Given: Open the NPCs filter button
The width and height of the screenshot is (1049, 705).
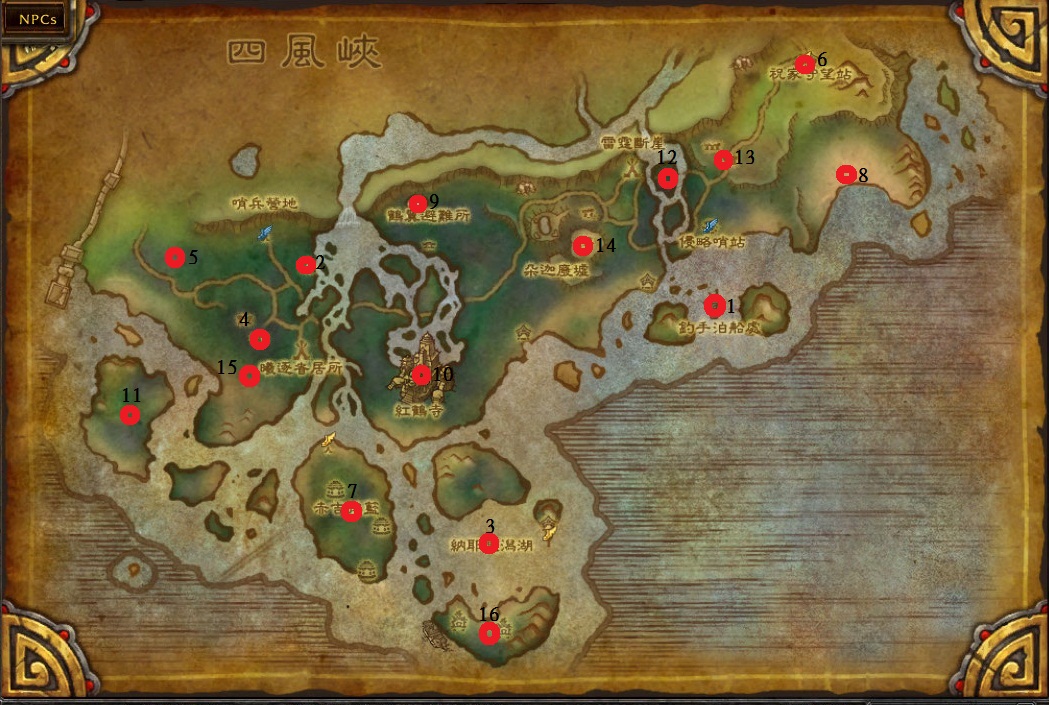Looking at the screenshot, I should tap(34, 18).
